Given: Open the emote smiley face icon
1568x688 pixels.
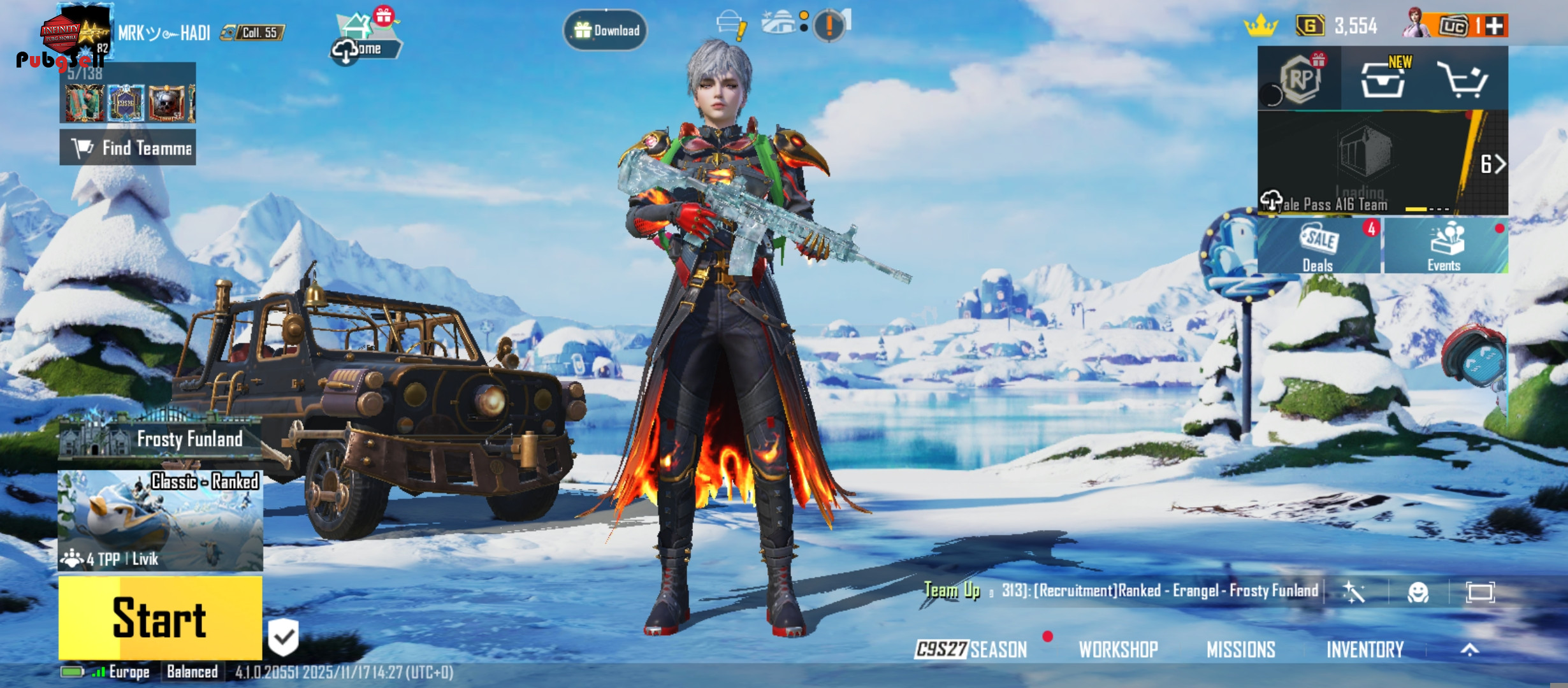Looking at the screenshot, I should [1418, 592].
